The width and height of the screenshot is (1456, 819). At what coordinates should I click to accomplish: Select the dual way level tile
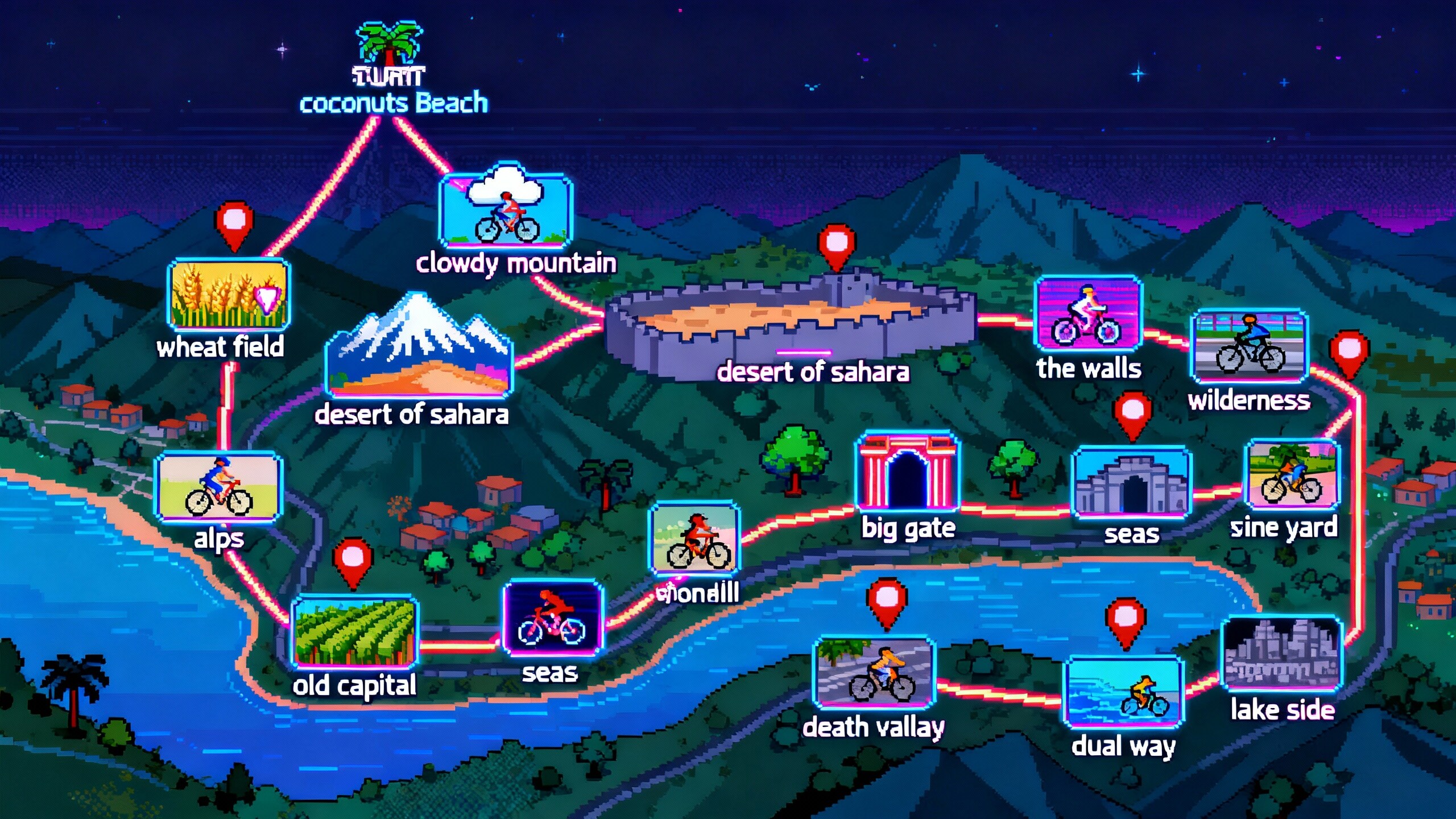tap(1123, 693)
